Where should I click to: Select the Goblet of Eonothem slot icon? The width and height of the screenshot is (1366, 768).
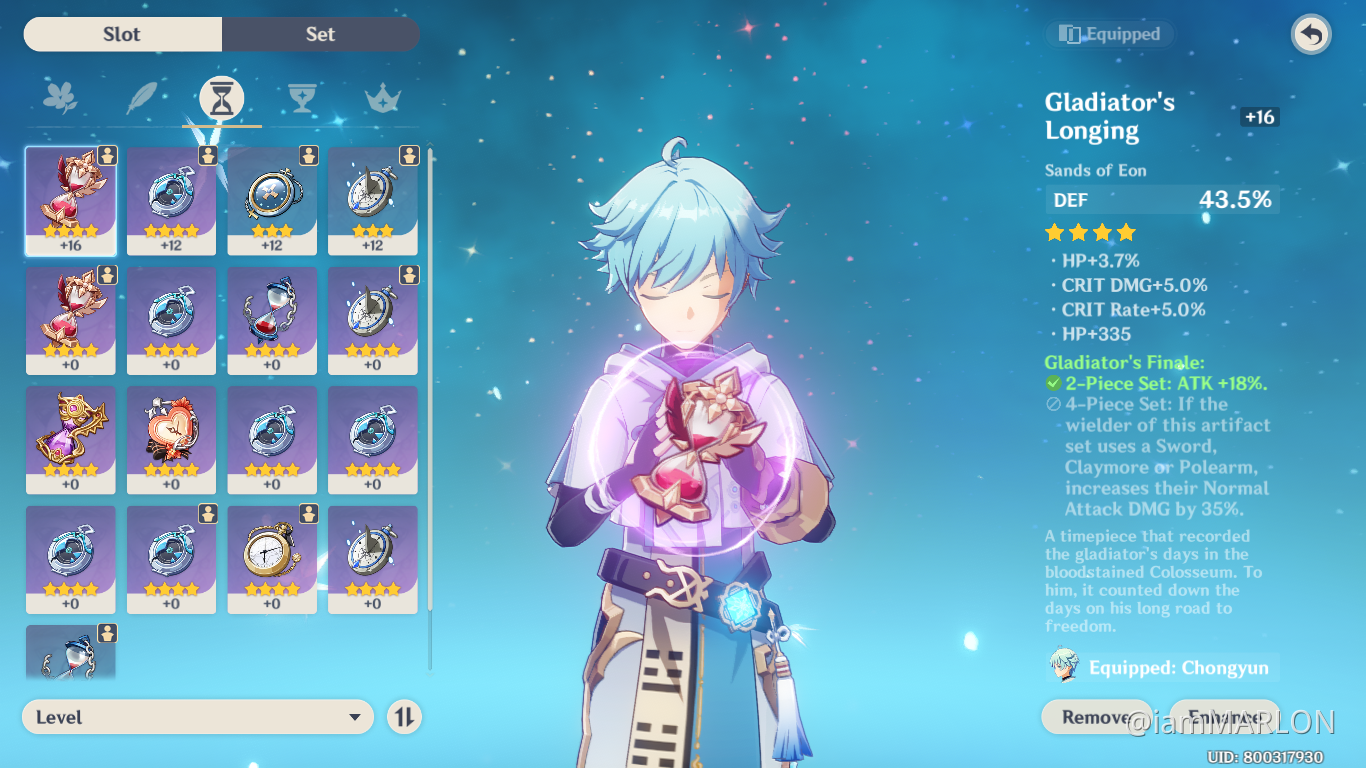(302, 97)
